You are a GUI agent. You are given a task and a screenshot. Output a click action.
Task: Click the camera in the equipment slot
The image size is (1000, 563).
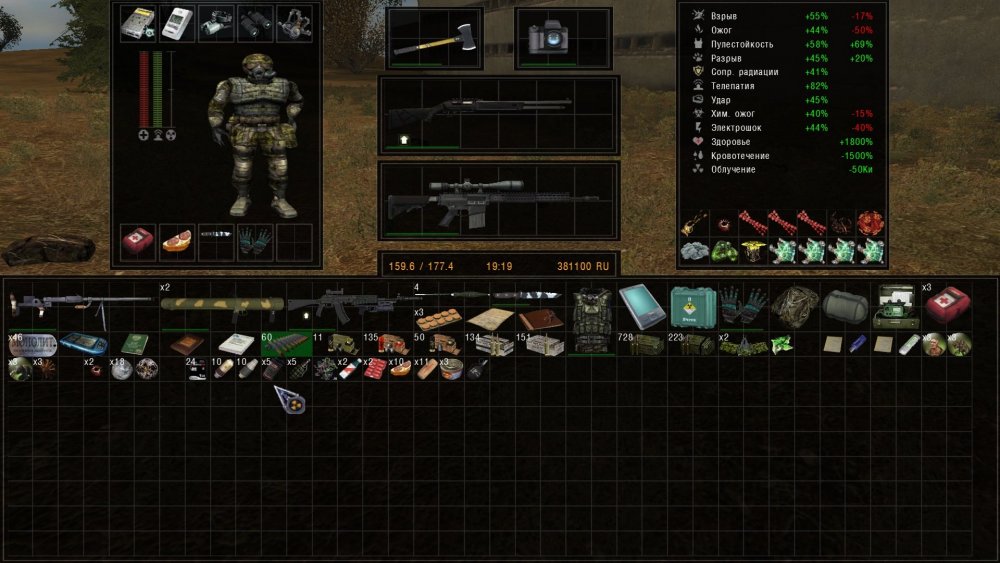[548, 39]
